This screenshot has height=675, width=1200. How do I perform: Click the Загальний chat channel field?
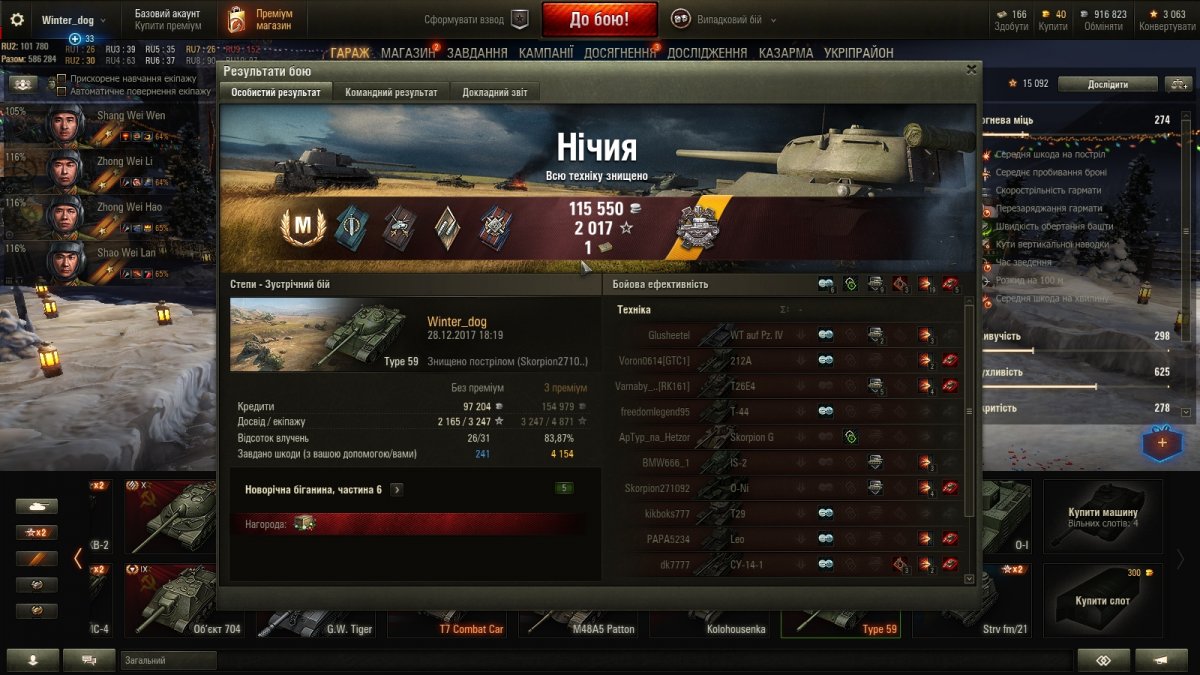click(x=168, y=660)
